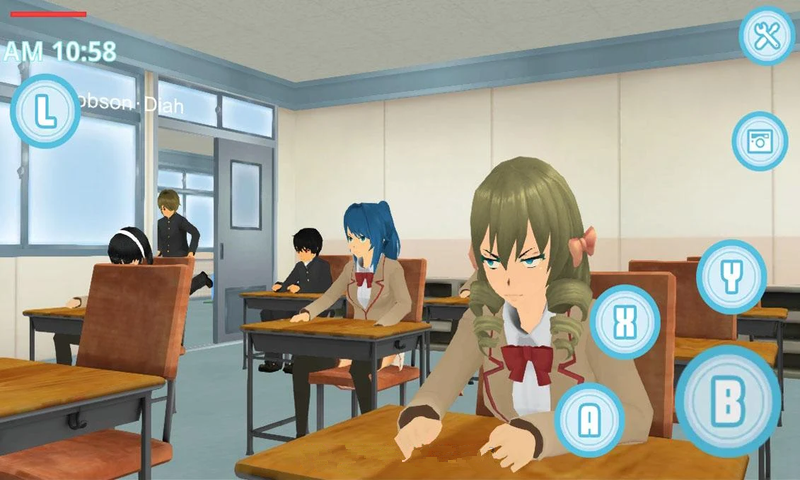This screenshot has height=480, width=800.
Task: Tap the large B action button
Action: pos(727,402)
